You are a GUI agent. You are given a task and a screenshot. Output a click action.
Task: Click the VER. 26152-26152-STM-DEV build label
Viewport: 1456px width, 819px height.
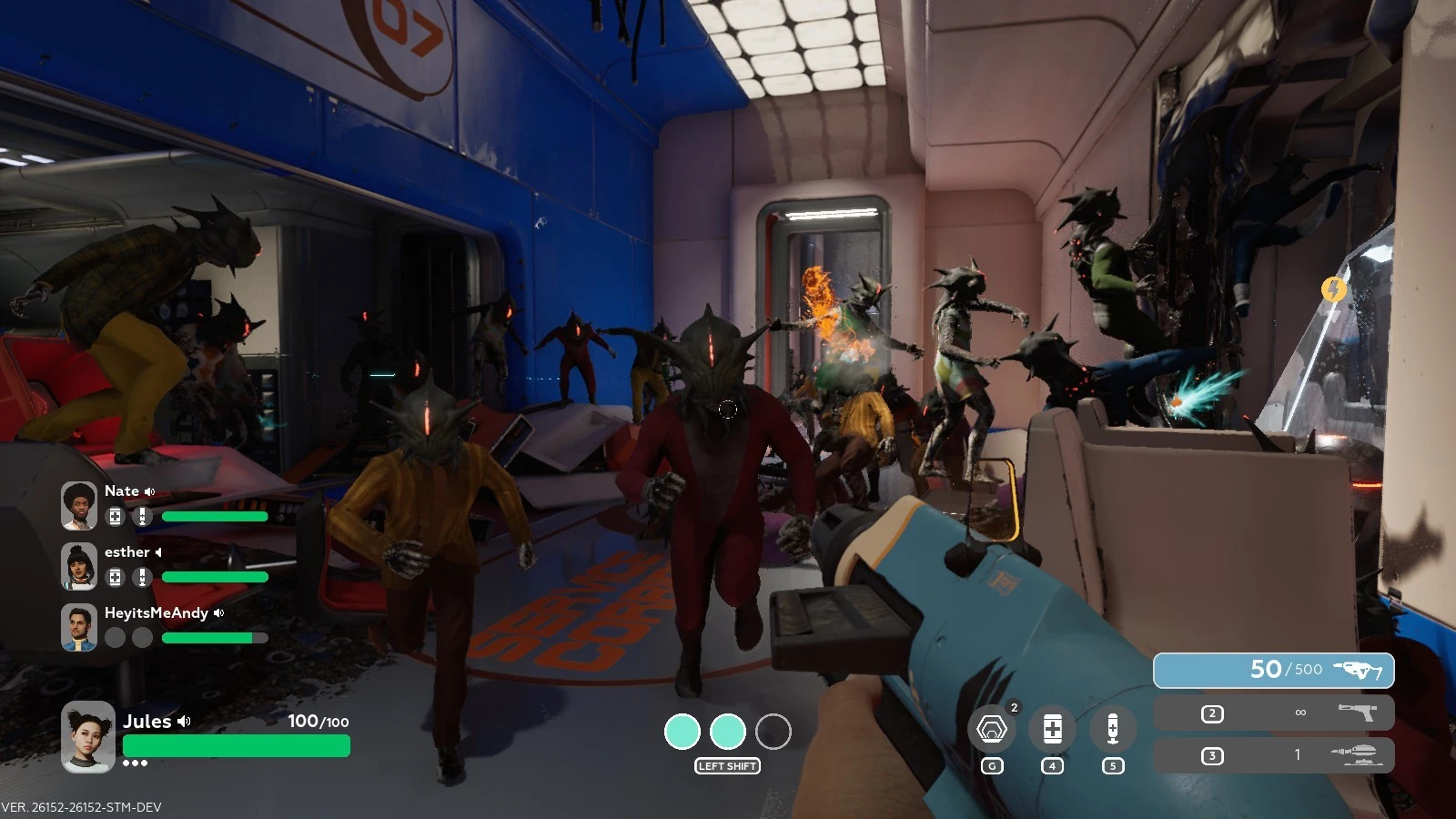pyautogui.click(x=82, y=806)
